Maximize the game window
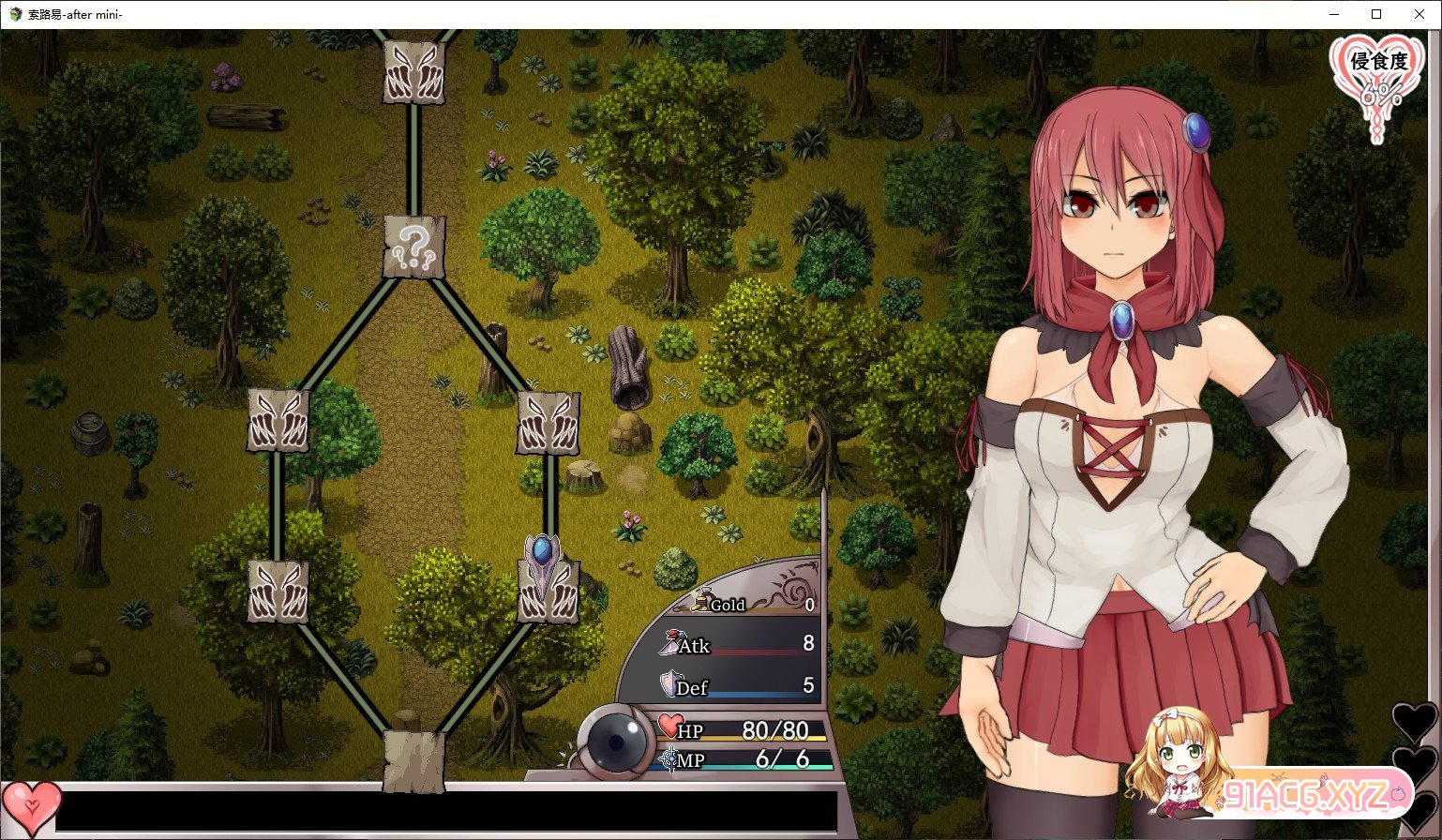The image size is (1442, 840). [1376, 14]
